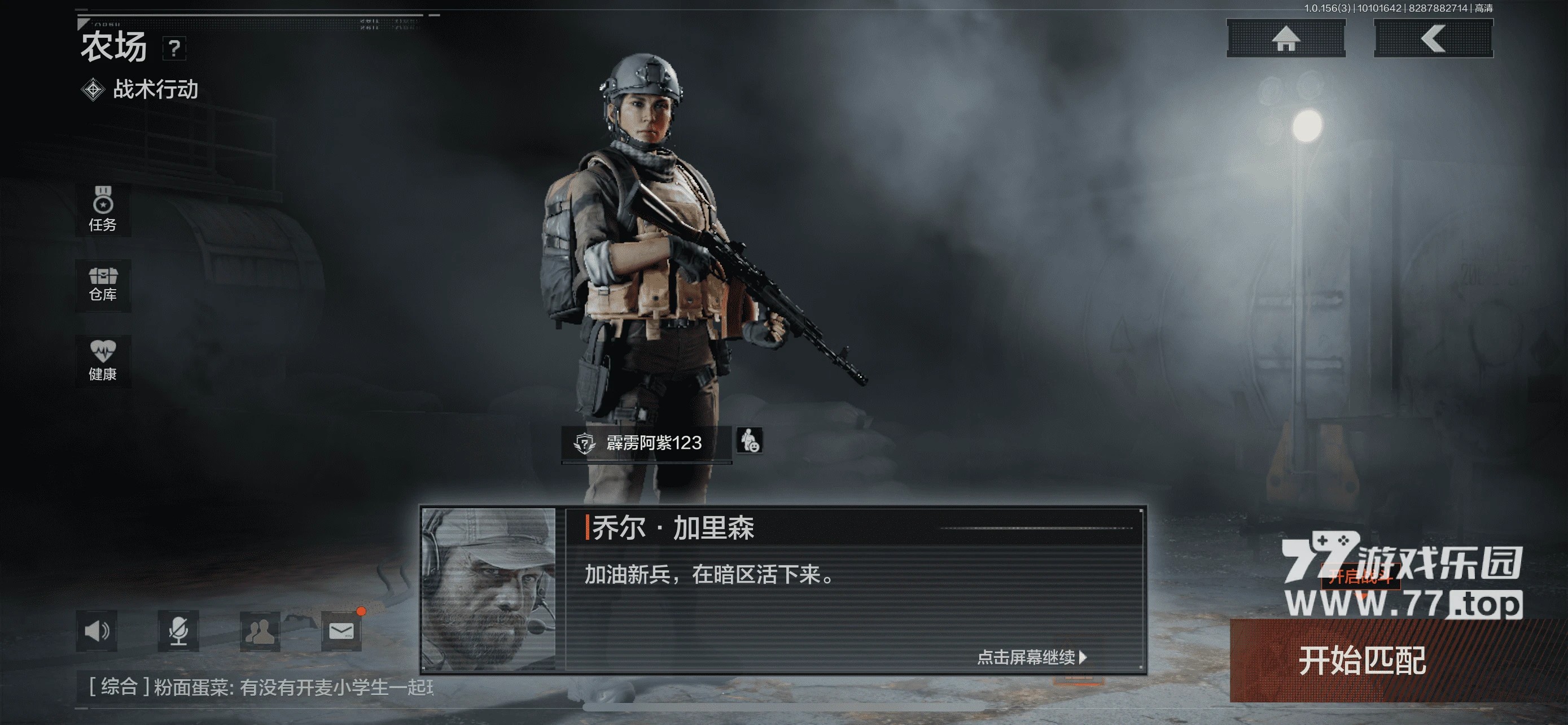Toggle the microphone voice chat
Viewport: 1568px width, 725px height.
178,631
